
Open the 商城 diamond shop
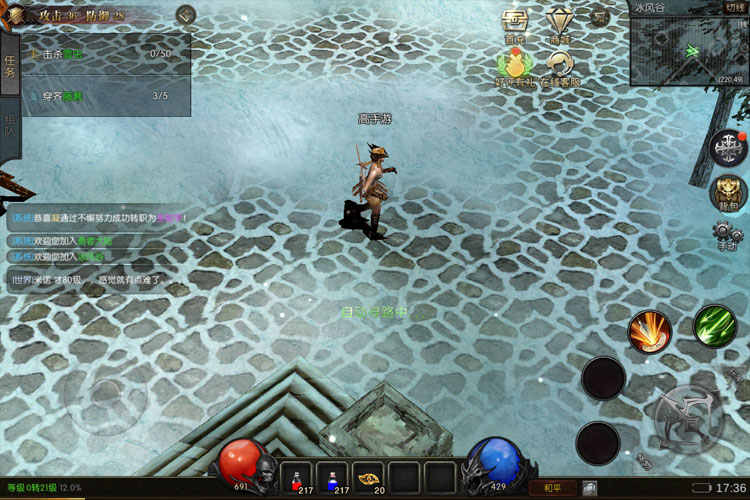click(560, 24)
